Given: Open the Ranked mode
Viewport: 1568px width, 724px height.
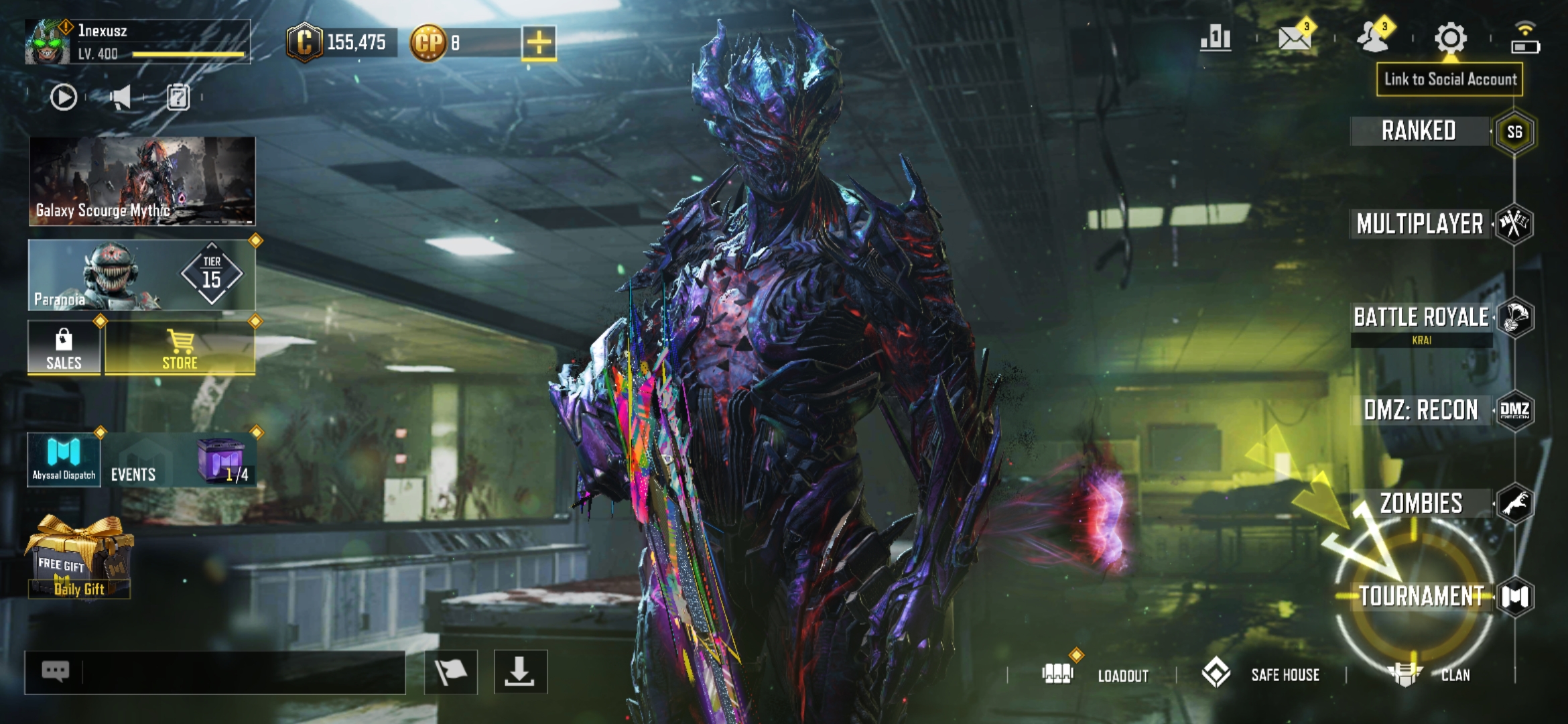Looking at the screenshot, I should (x=1419, y=131).
